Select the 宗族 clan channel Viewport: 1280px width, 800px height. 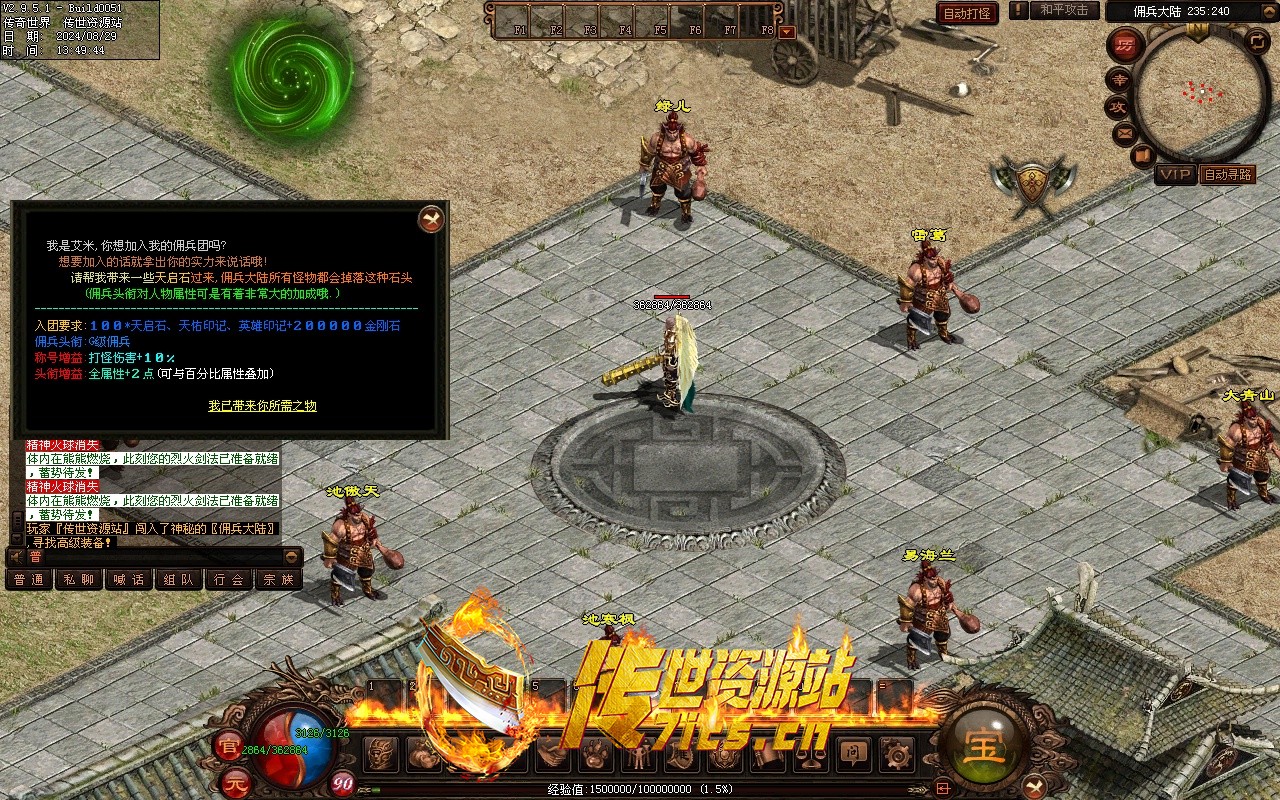tap(278, 579)
